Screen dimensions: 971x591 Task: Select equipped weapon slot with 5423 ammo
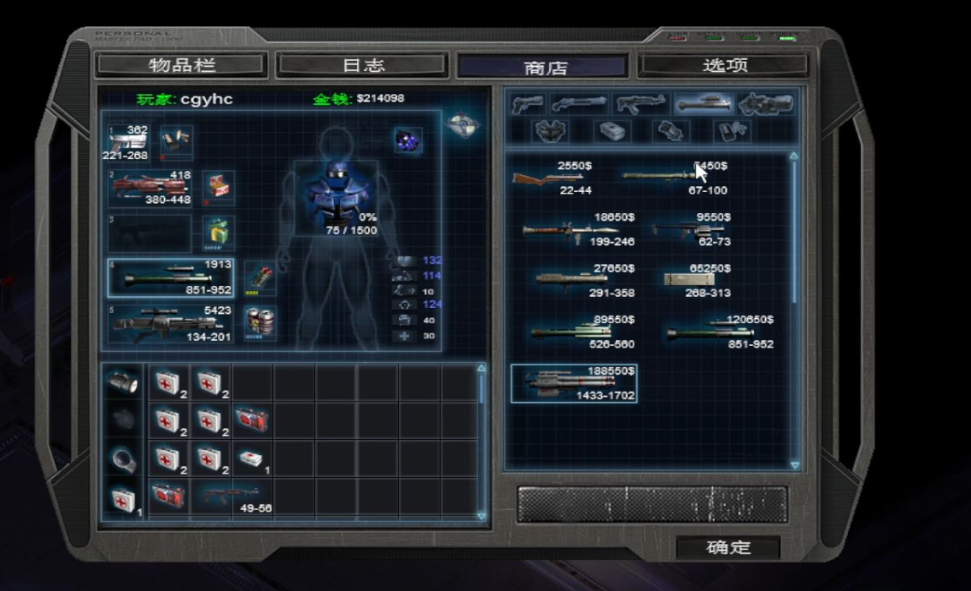[171, 323]
